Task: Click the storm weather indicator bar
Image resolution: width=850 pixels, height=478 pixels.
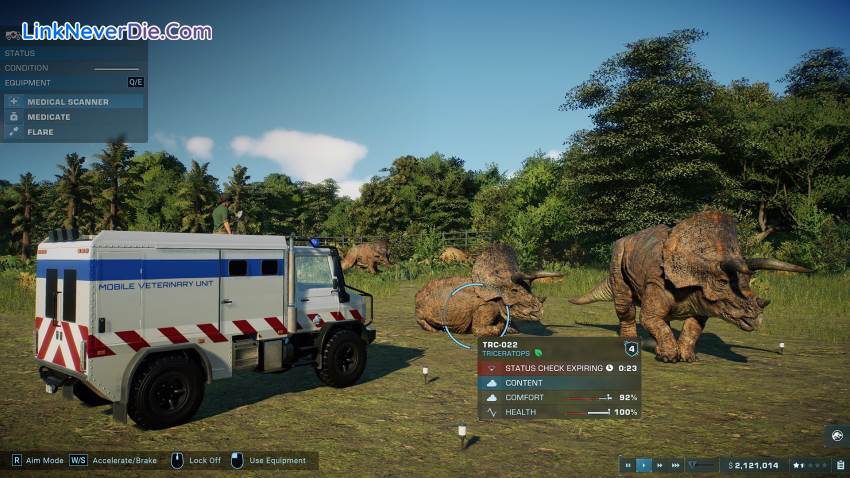Action: click(x=702, y=465)
